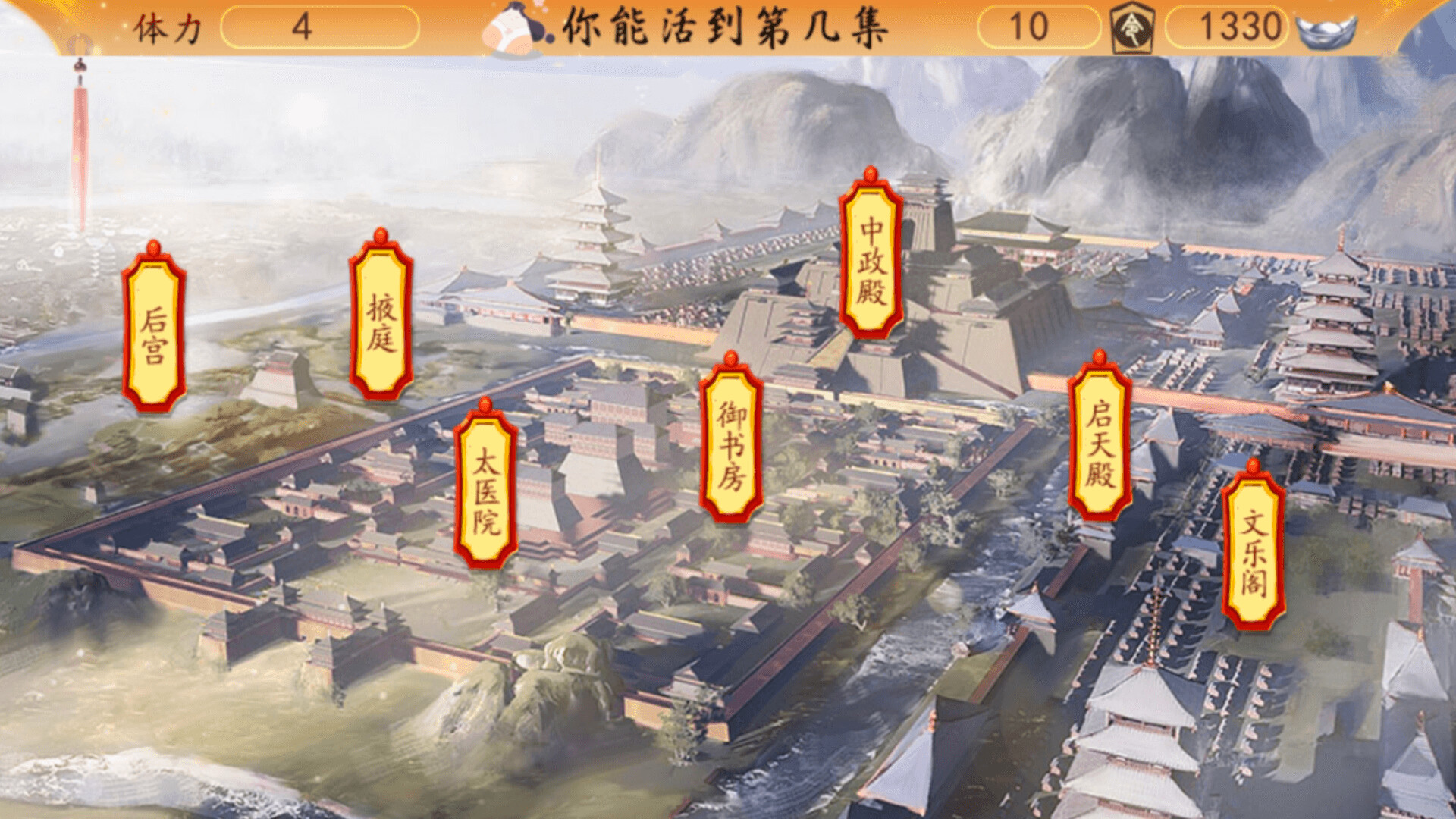Click the hanging red lantern in the top-left

click(x=78, y=121)
